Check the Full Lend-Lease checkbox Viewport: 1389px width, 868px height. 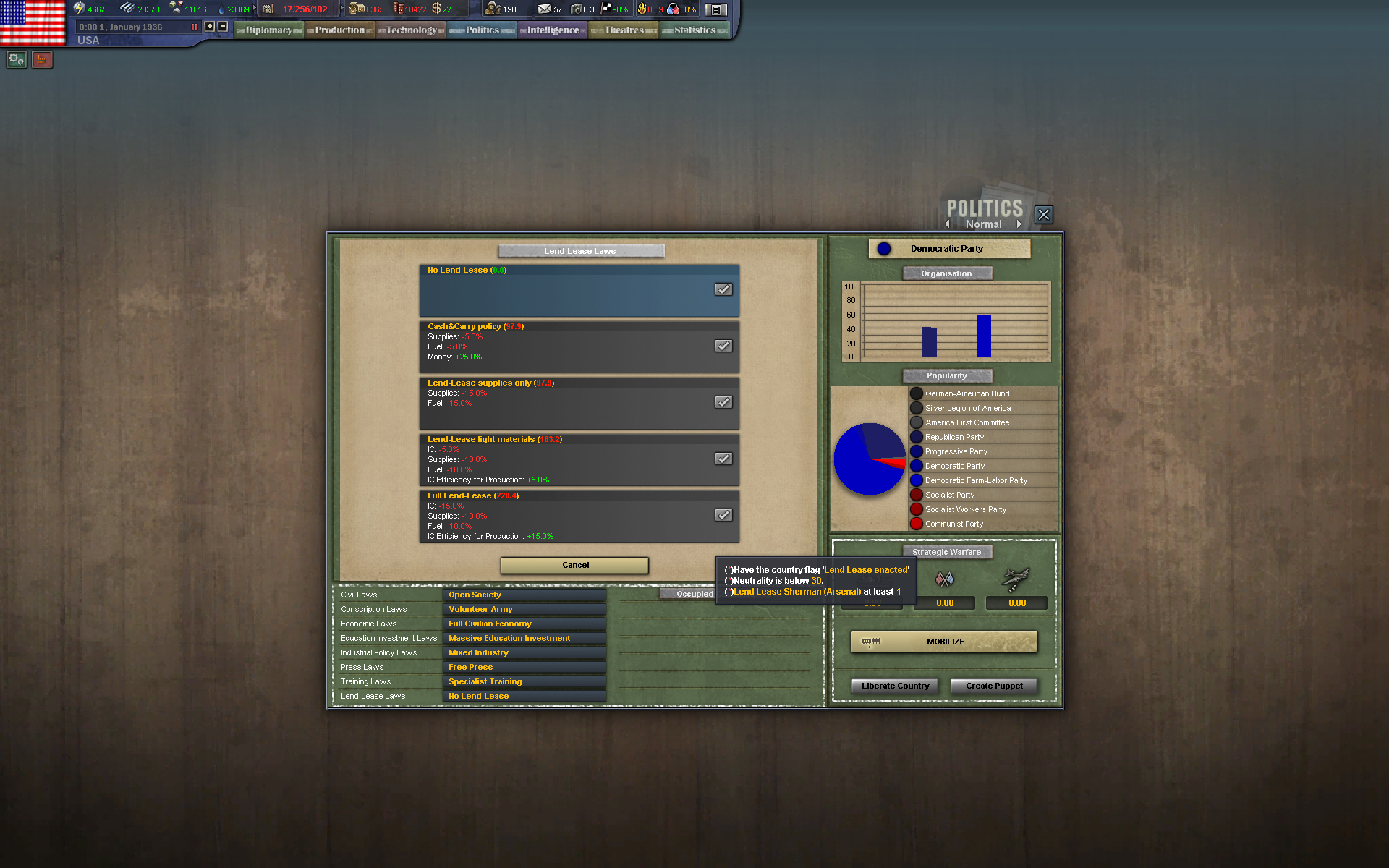pyautogui.click(x=723, y=515)
